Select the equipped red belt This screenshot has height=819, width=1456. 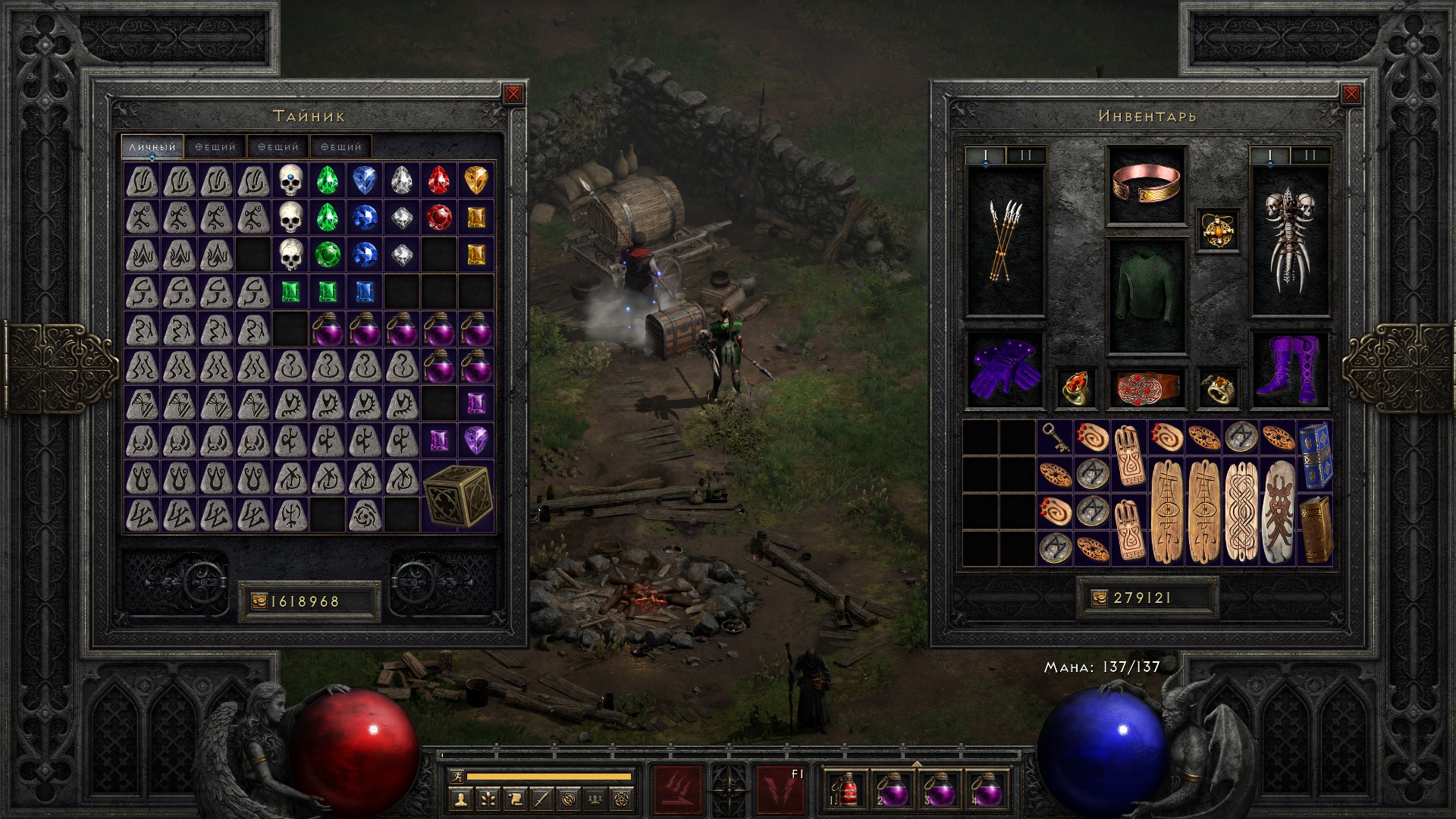[1146, 388]
